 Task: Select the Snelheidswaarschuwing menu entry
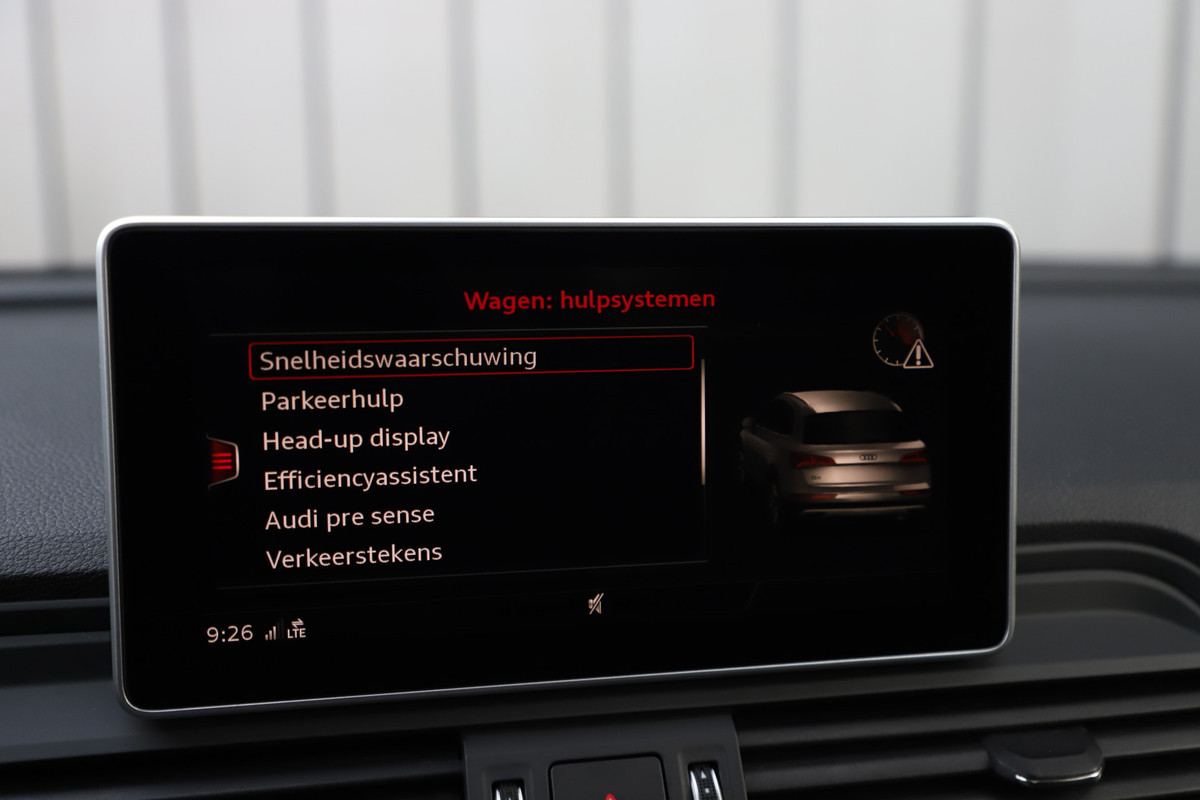pyautogui.click(x=470, y=358)
